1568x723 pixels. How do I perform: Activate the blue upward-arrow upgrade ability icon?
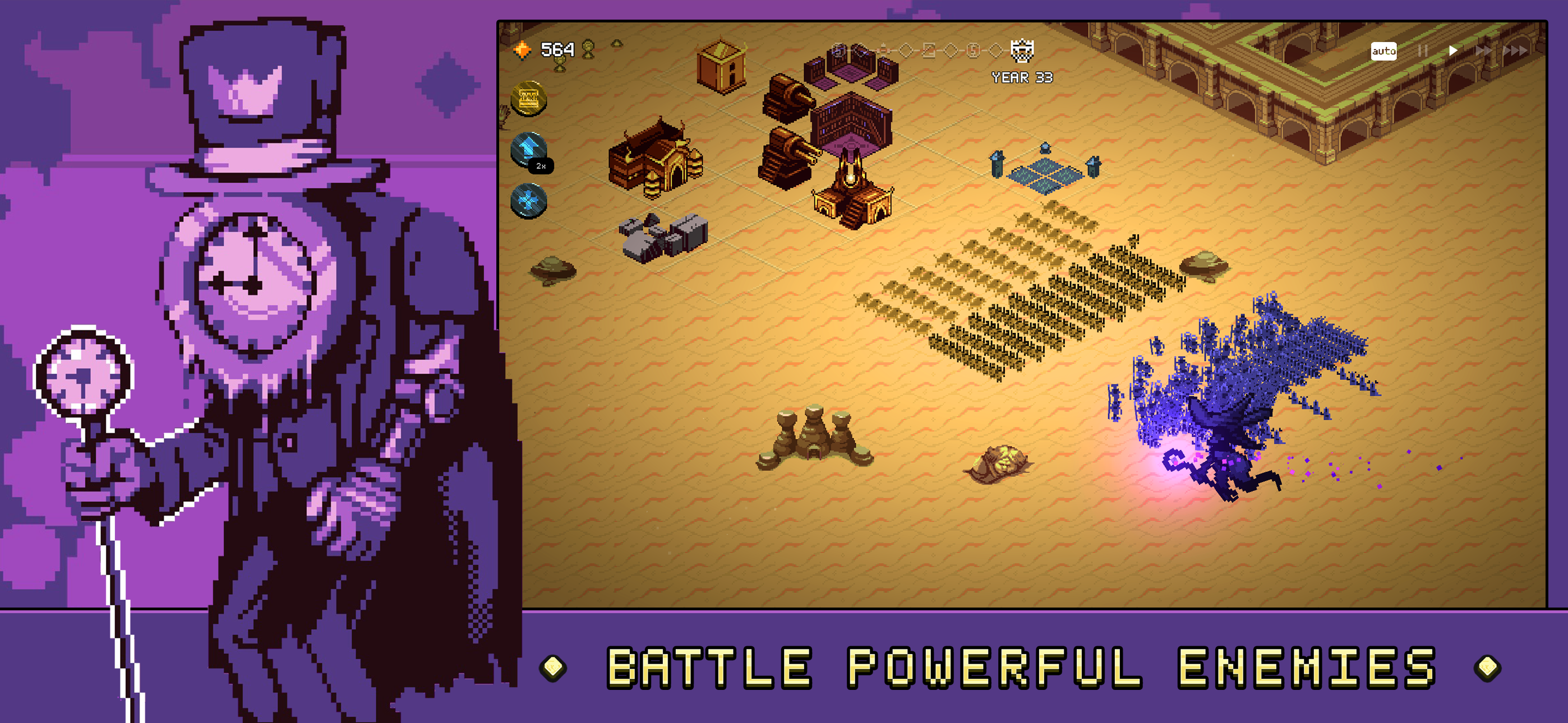click(x=528, y=148)
